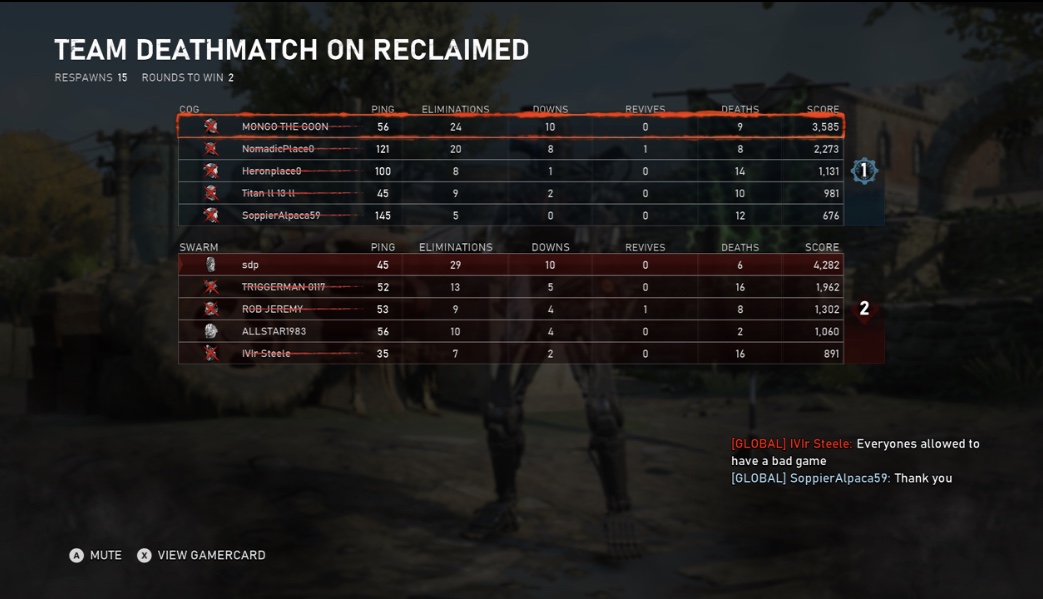Image resolution: width=1043 pixels, height=599 pixels.
Task: Choose NomadicPlace0 on the COG team
Action: tap(510, 149)
